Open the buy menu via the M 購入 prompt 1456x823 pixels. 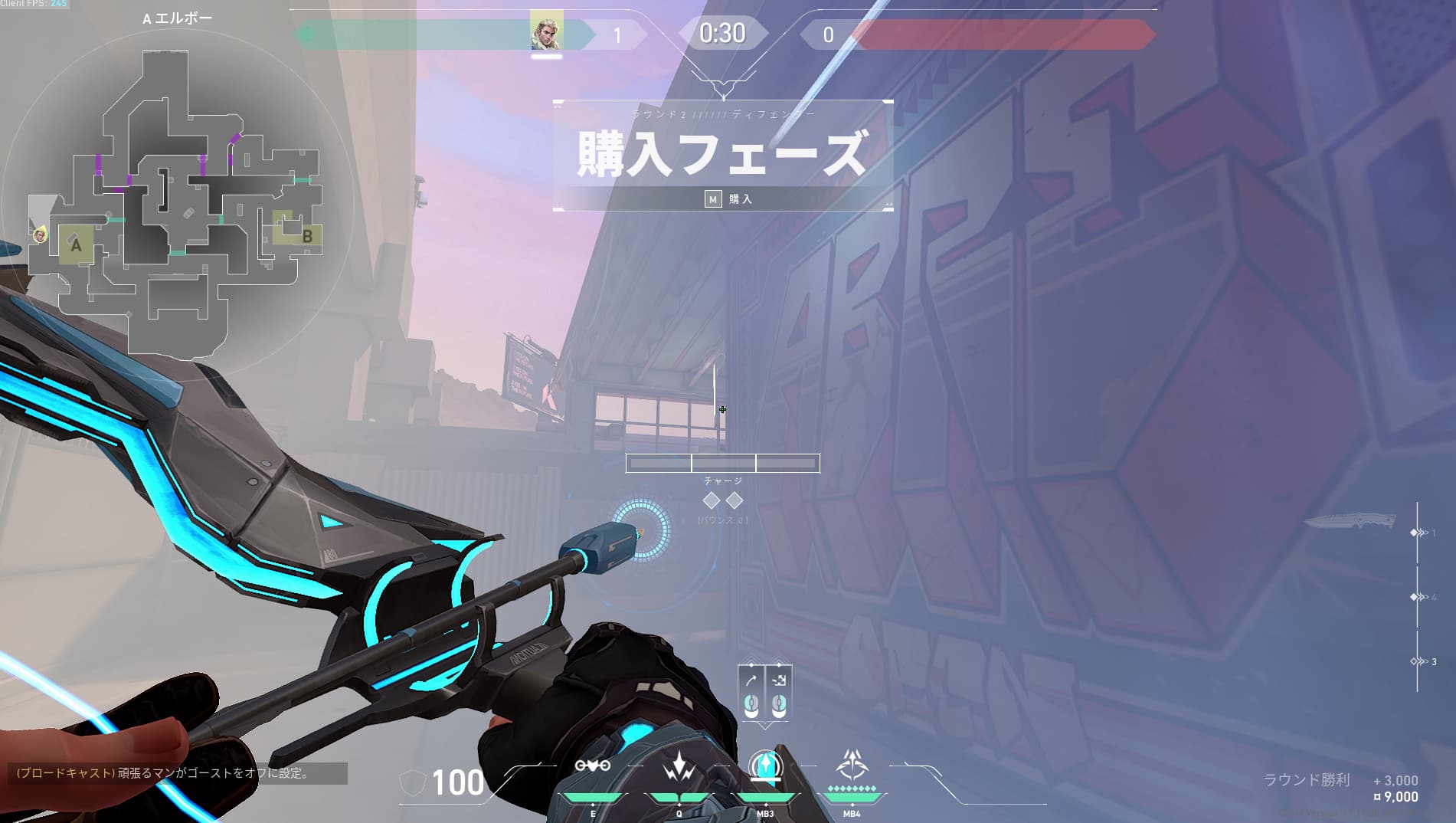[726, 198]
